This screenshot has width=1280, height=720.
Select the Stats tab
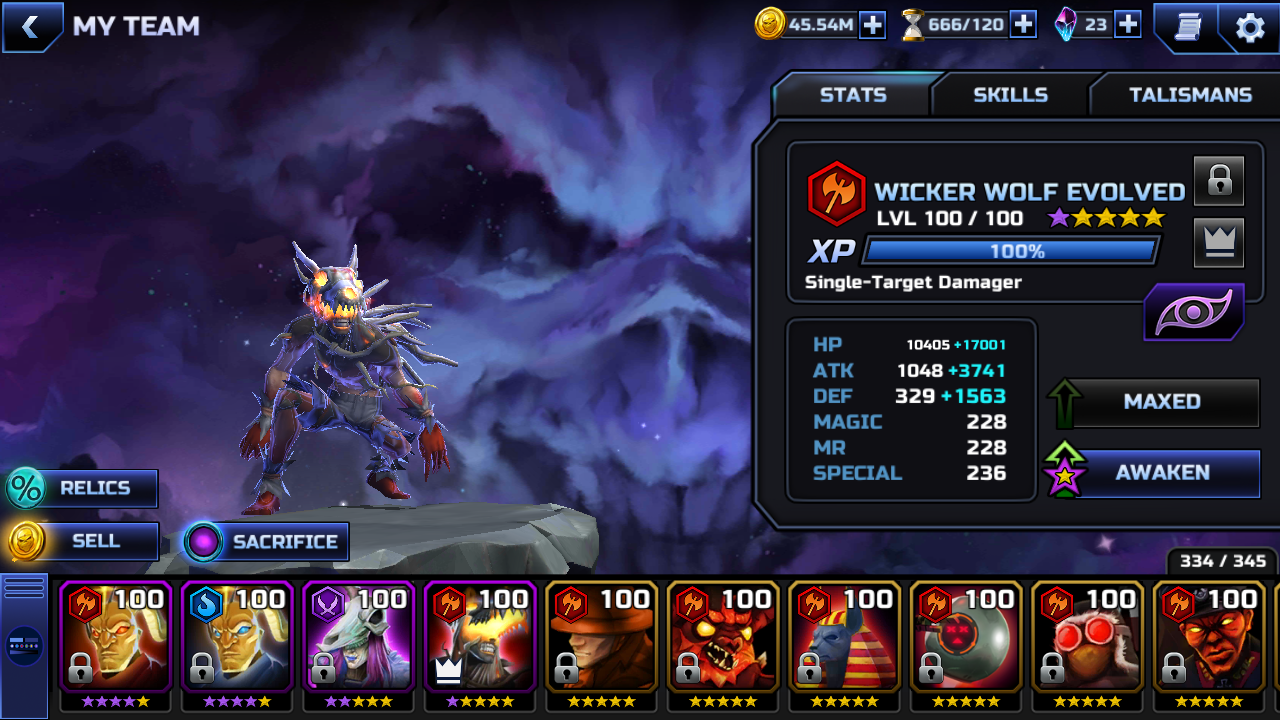[853, 95]
